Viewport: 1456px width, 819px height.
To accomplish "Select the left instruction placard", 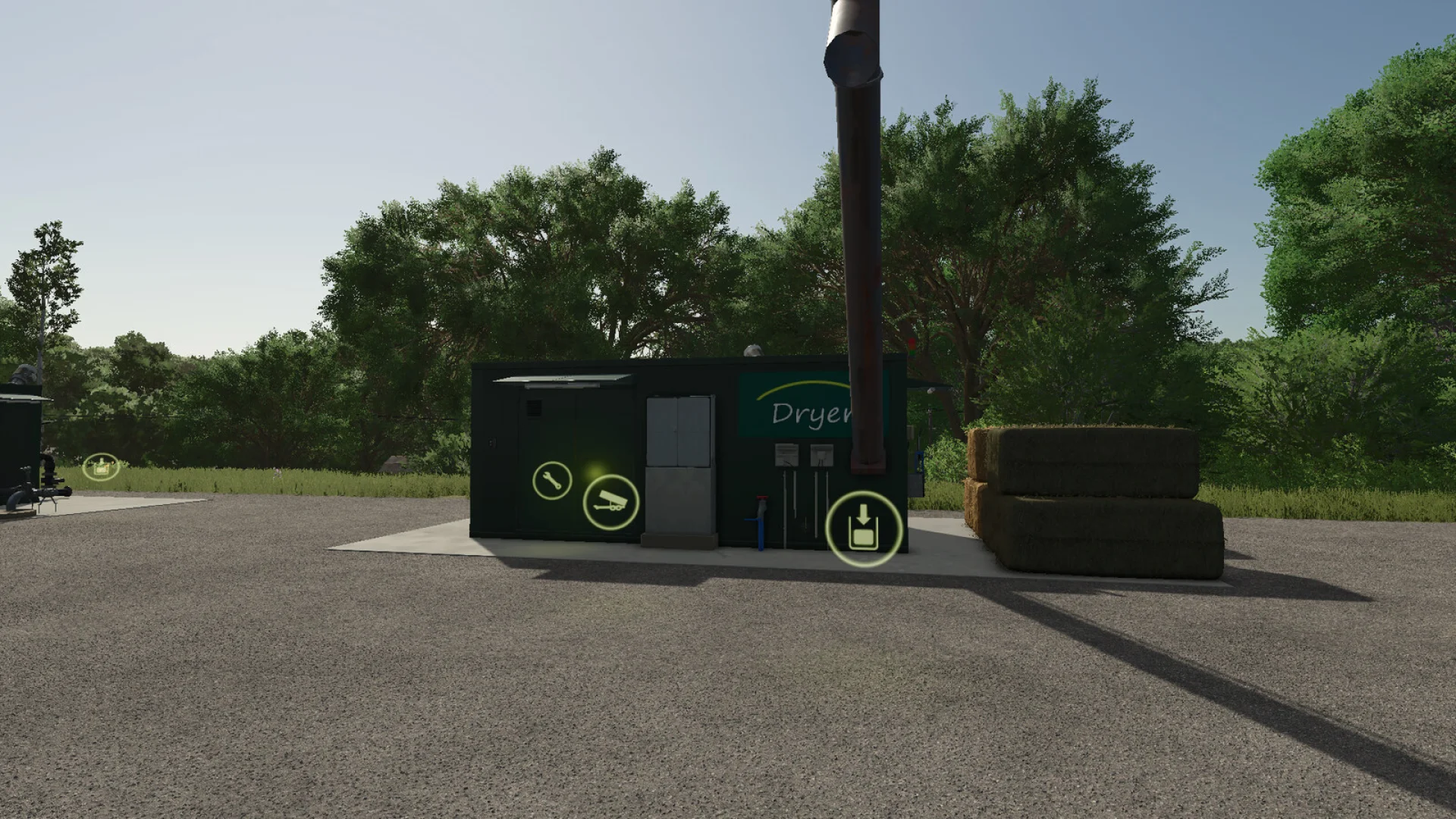I will [x=787, y=456].
